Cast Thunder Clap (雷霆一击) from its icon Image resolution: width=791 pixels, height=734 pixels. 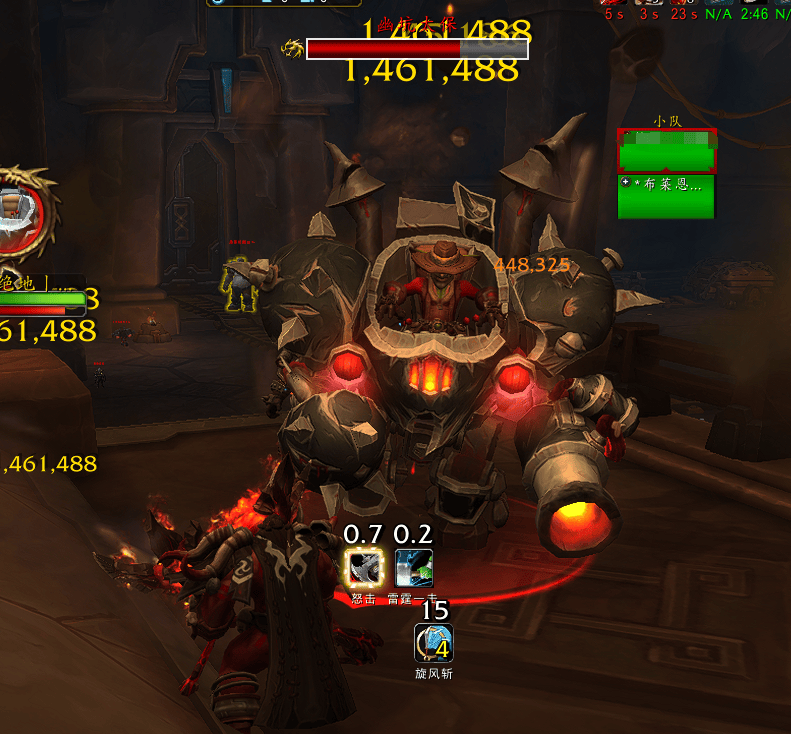[x=413, y=568]
